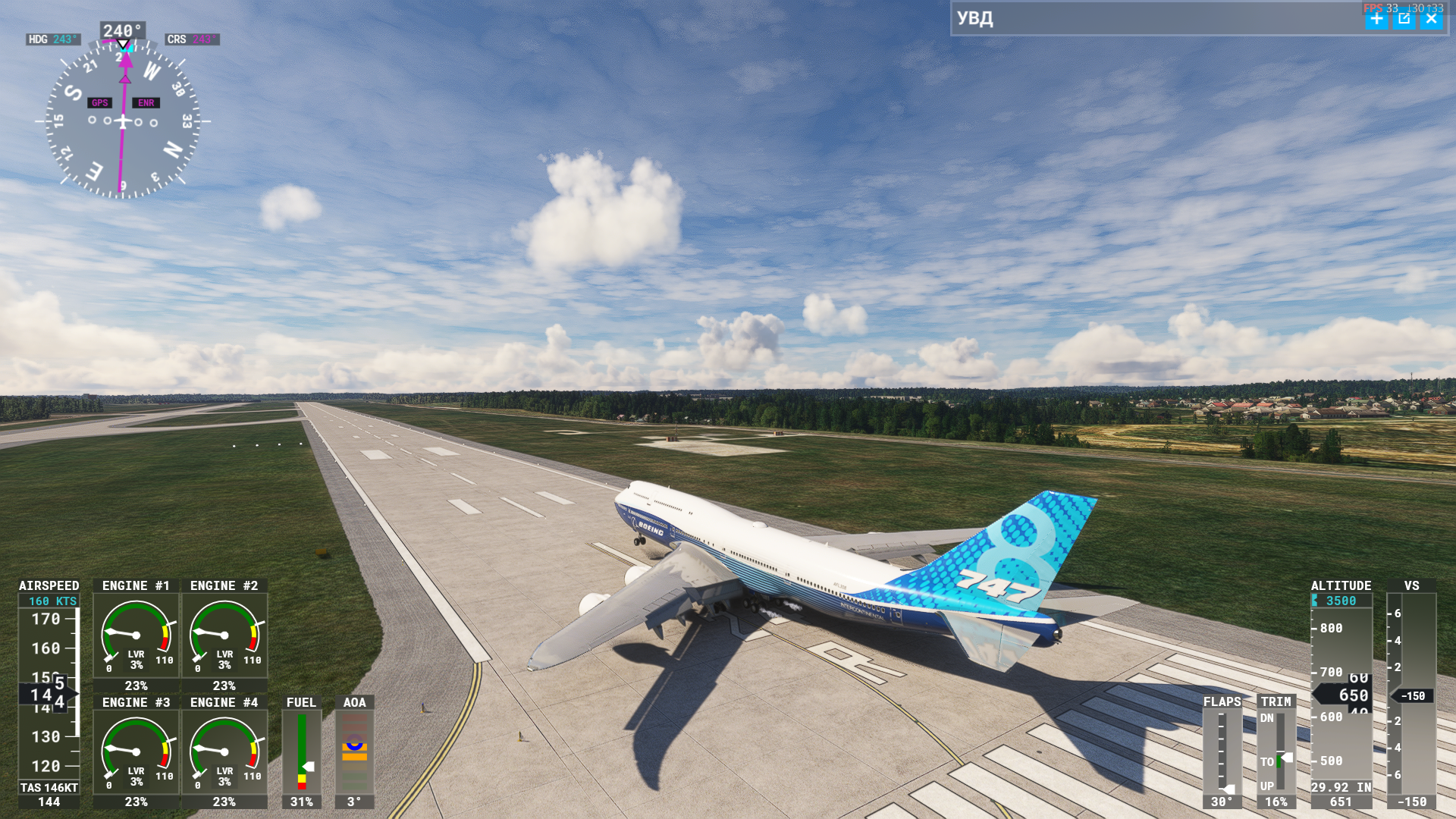Close the УВД panel
The image size is (1456, 819).
coord(1431,19)
